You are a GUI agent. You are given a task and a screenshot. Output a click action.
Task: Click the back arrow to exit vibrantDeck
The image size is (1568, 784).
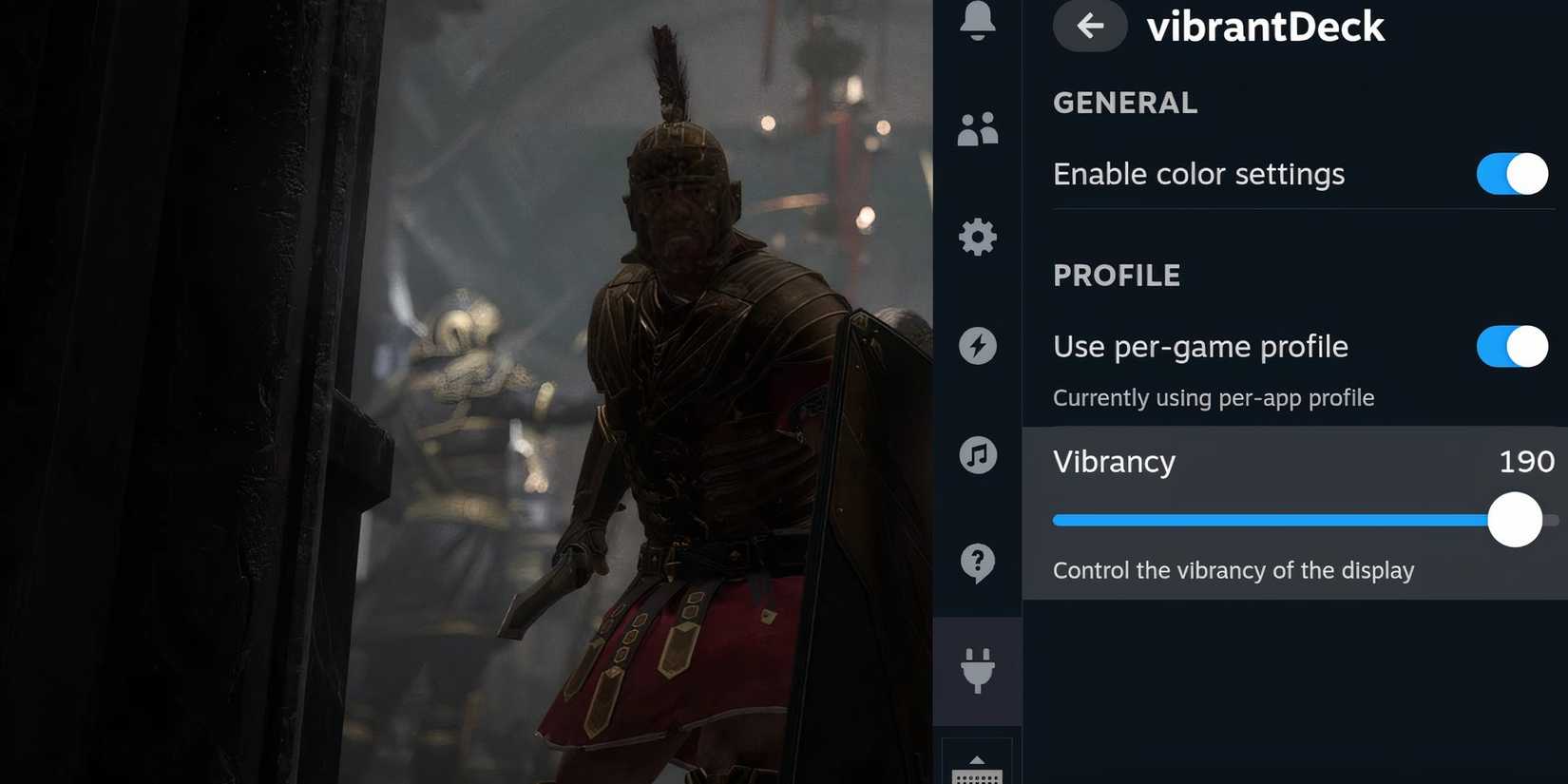coord(1089,27)
